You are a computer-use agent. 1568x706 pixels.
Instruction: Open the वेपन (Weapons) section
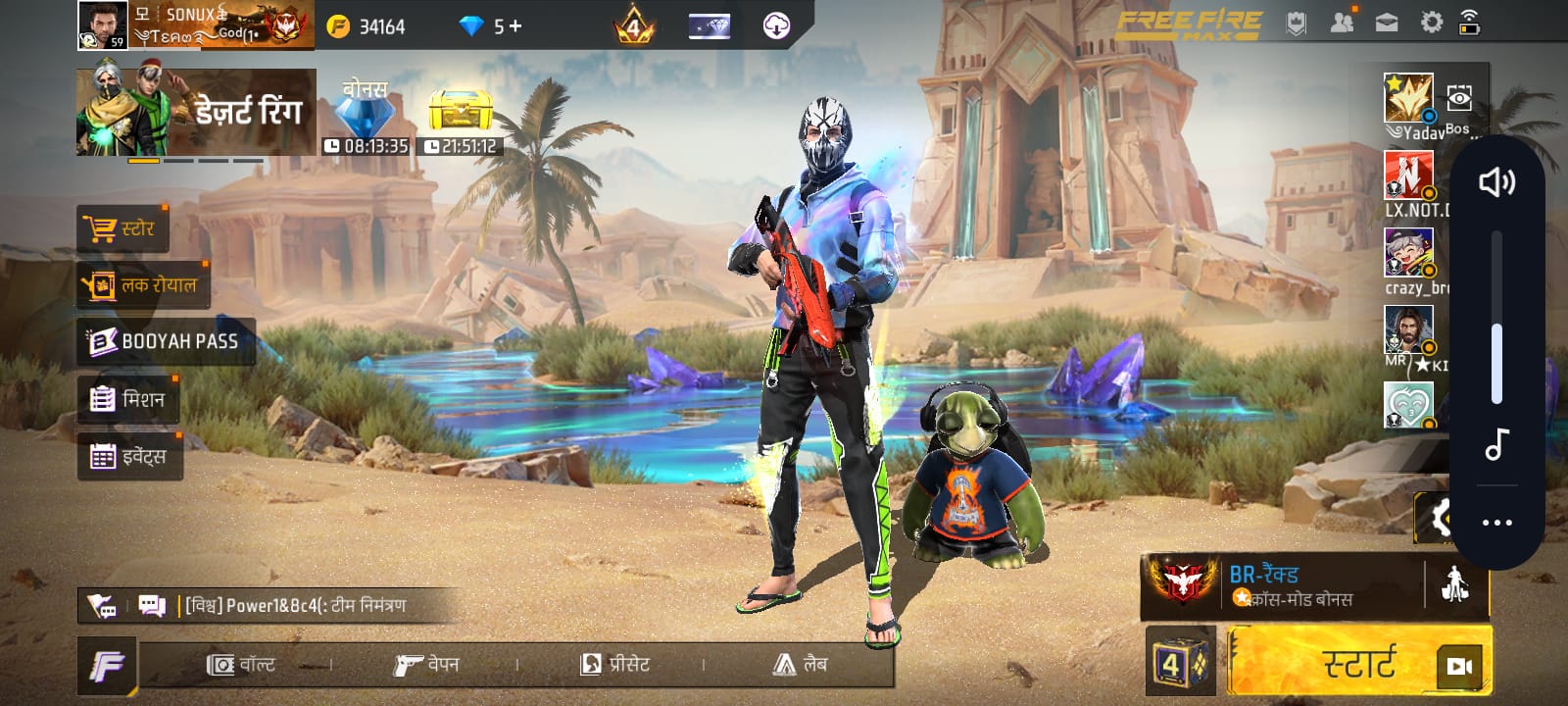428,664
